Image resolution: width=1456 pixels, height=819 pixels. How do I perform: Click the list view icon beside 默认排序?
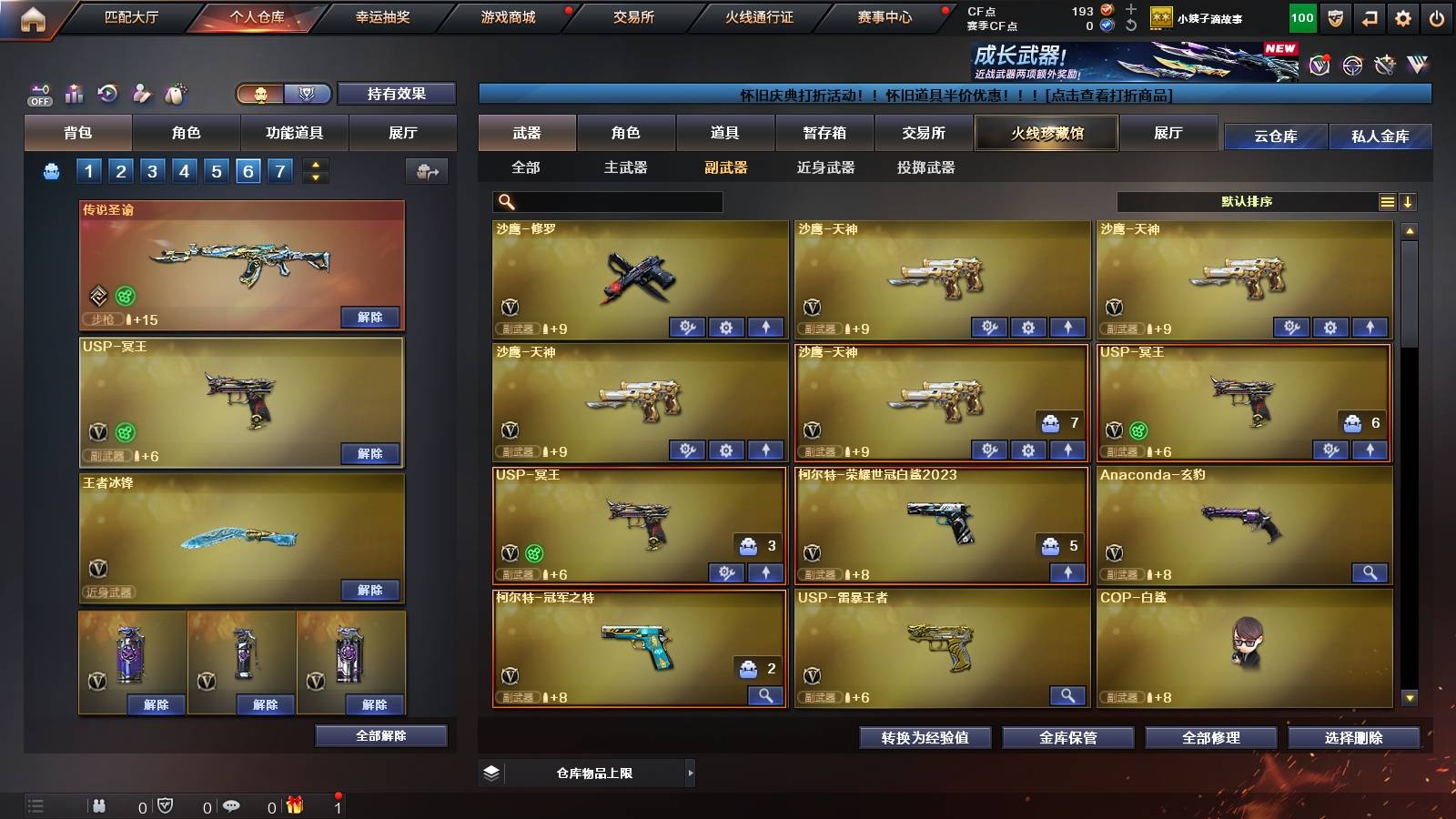[1387, 201]
